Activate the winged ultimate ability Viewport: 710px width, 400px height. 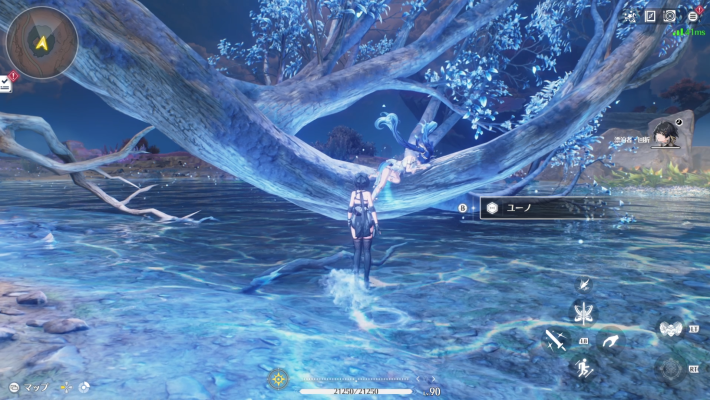point(668,329)
